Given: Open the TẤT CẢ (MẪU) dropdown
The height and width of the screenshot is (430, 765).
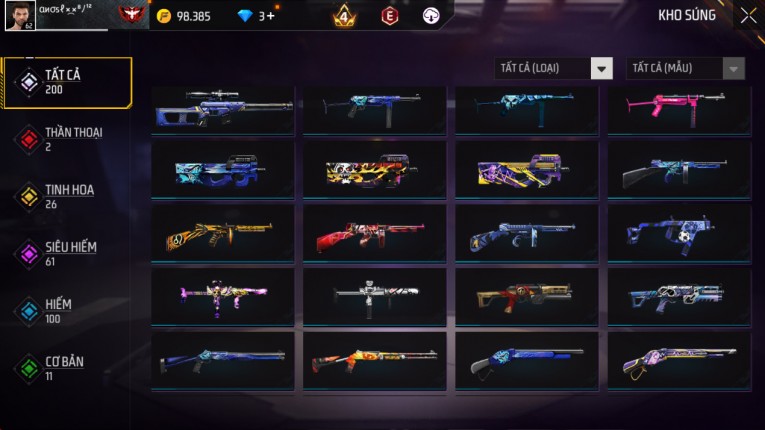Looking at the screenshot, I should [x=685, y=68].
